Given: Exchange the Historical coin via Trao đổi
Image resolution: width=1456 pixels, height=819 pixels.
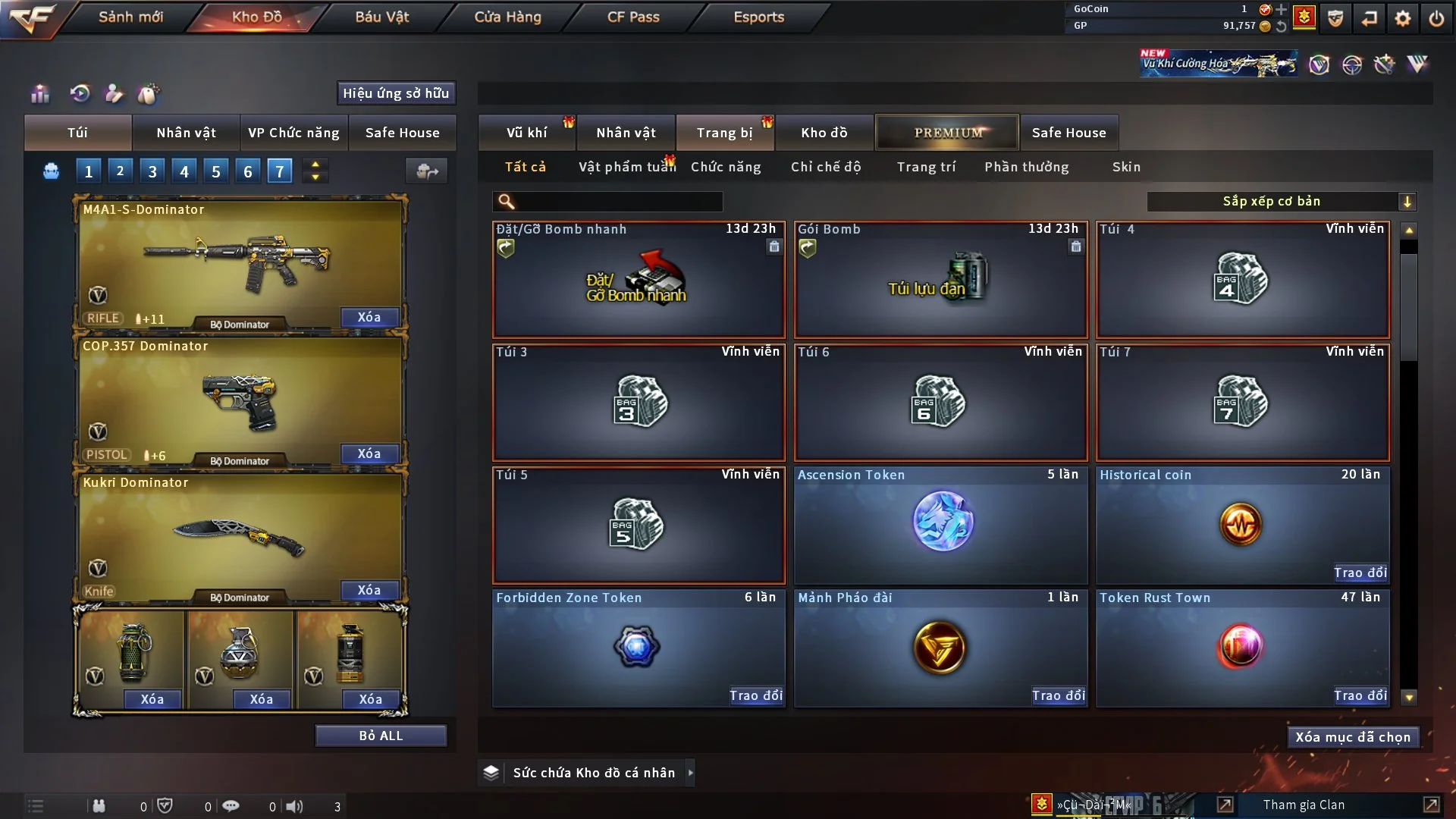Looking at the screenshot, I should pyautogui.click(x=1360, y=573).
